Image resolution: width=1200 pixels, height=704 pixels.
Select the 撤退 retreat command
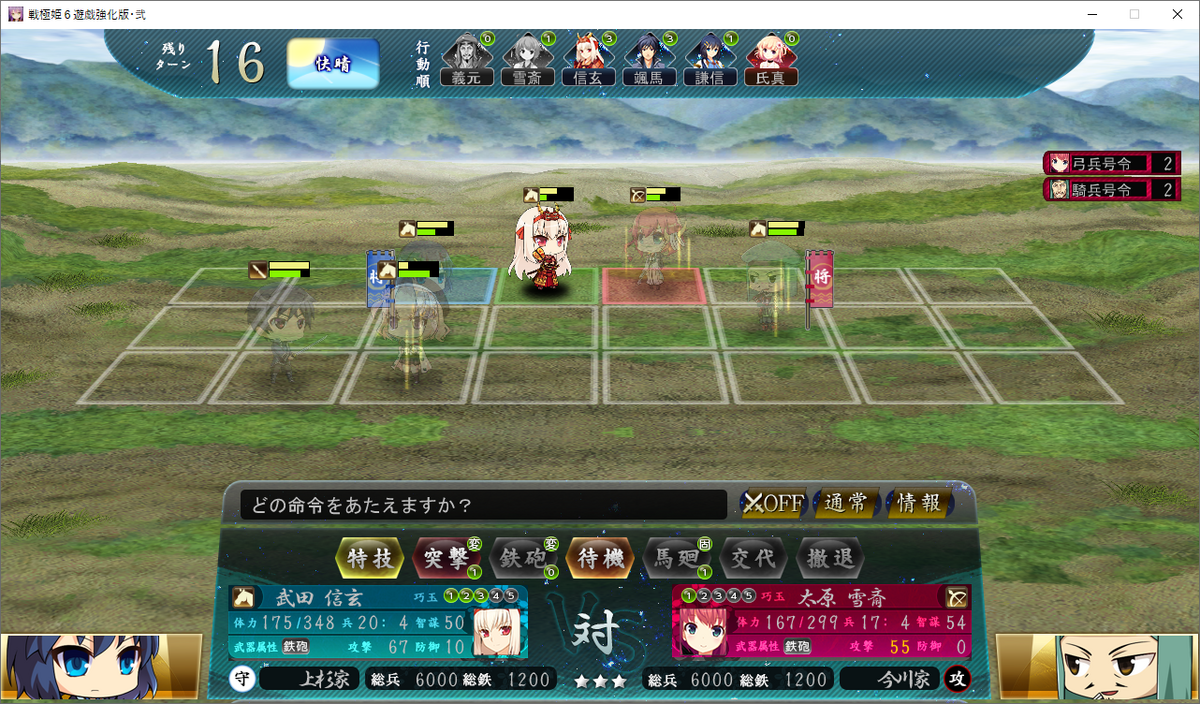pos(829,558)
